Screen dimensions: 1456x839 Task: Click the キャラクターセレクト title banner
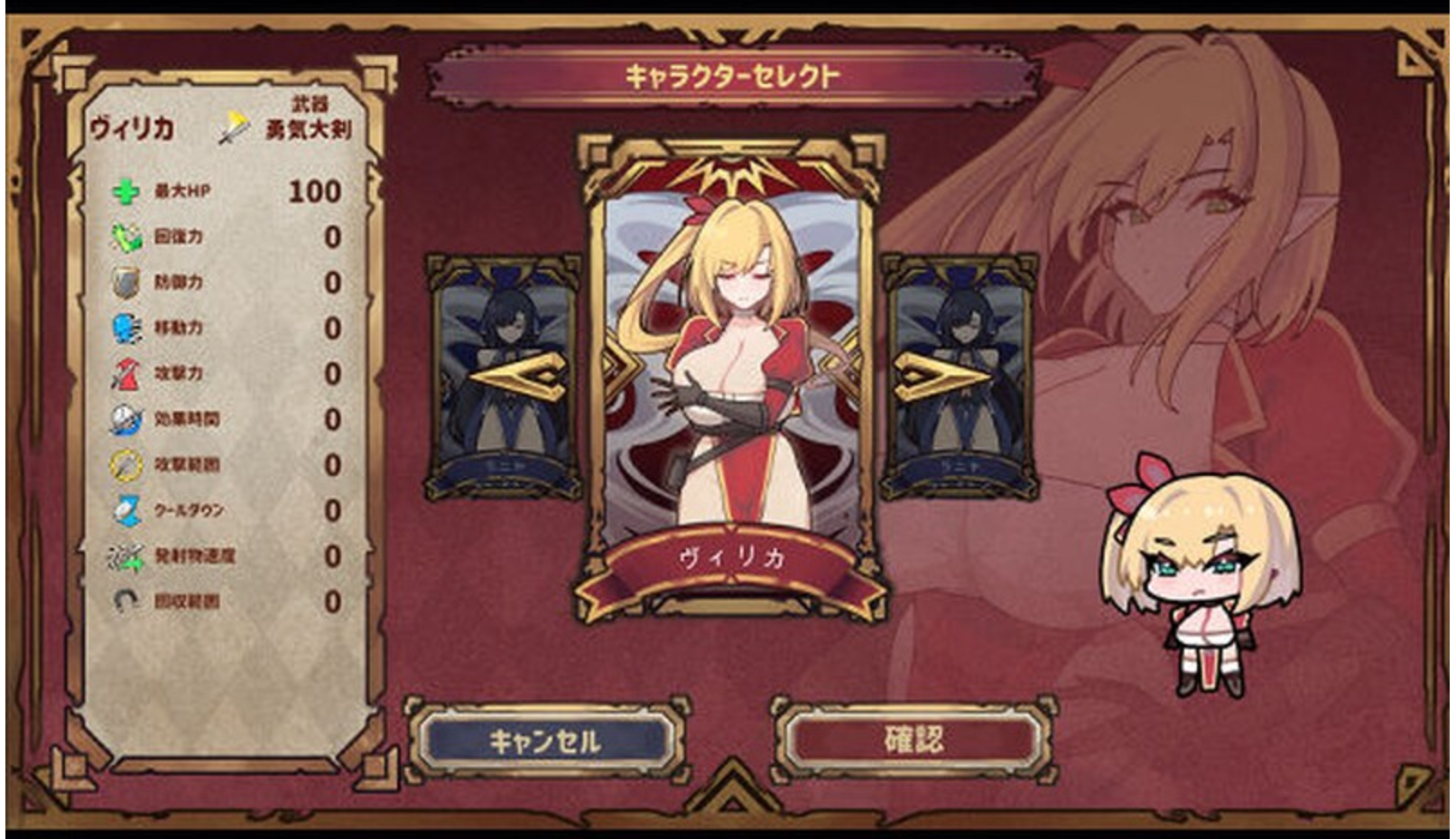pos(734,73)
